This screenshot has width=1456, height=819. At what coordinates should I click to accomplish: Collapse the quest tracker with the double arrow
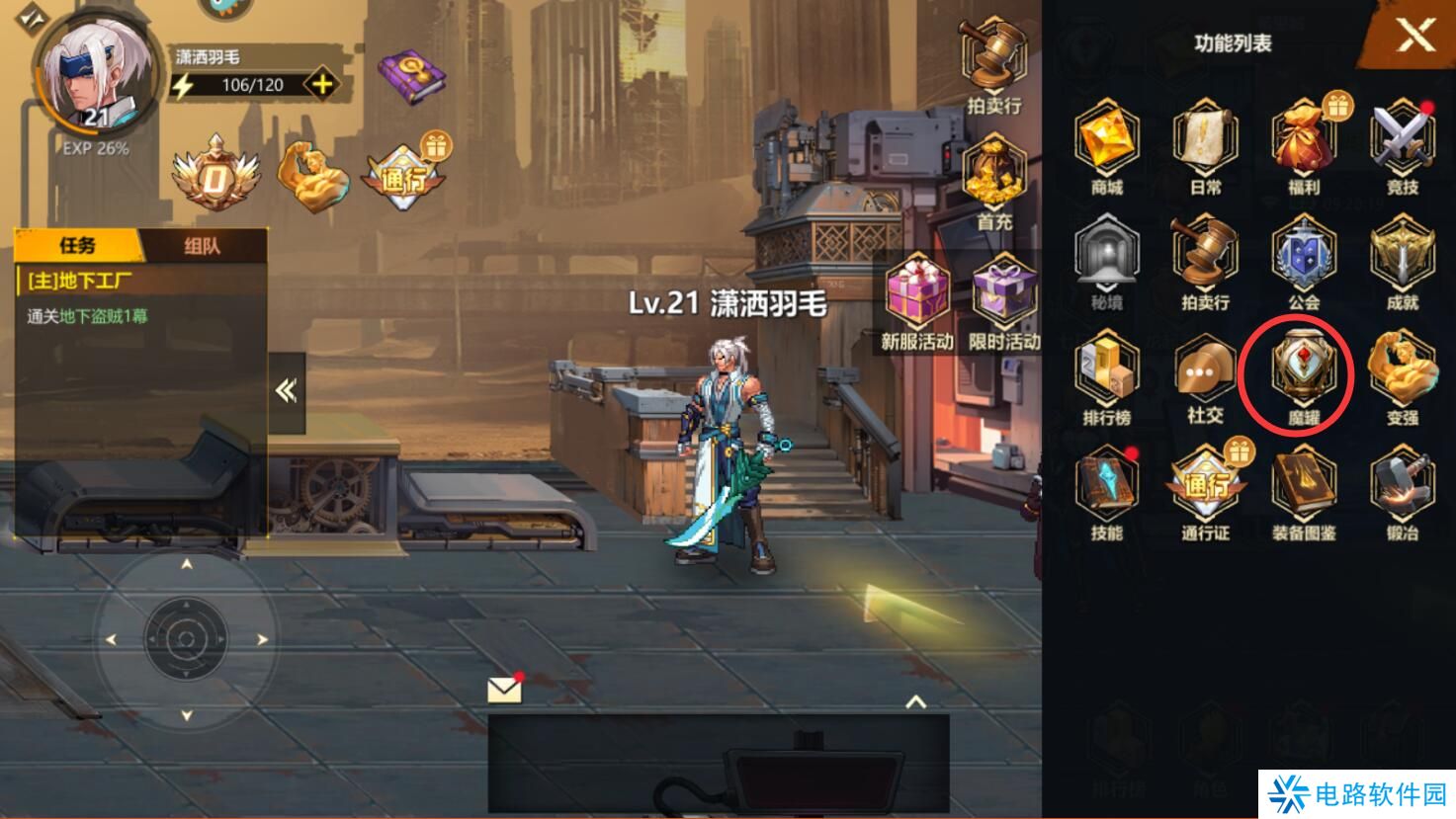tap(288, 389)
